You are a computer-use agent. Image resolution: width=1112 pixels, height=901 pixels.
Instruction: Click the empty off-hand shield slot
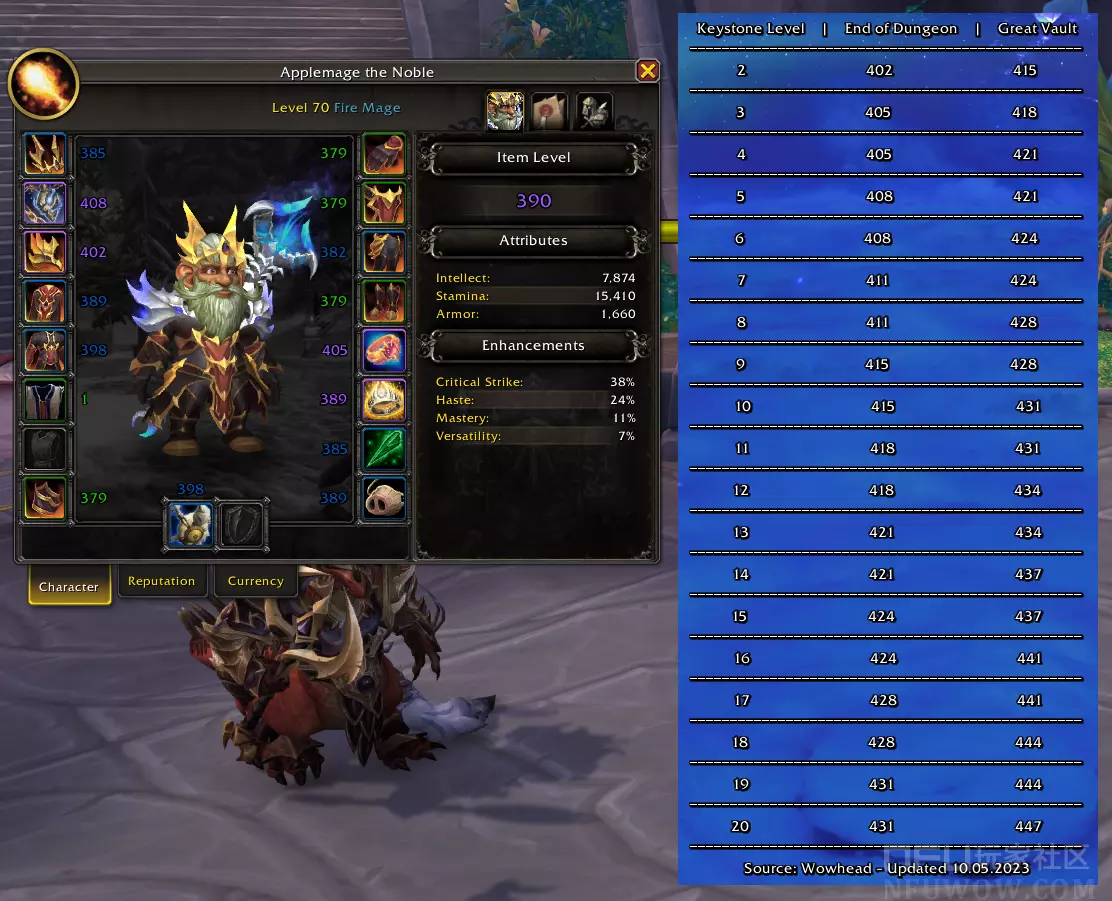tap(241, 524)
